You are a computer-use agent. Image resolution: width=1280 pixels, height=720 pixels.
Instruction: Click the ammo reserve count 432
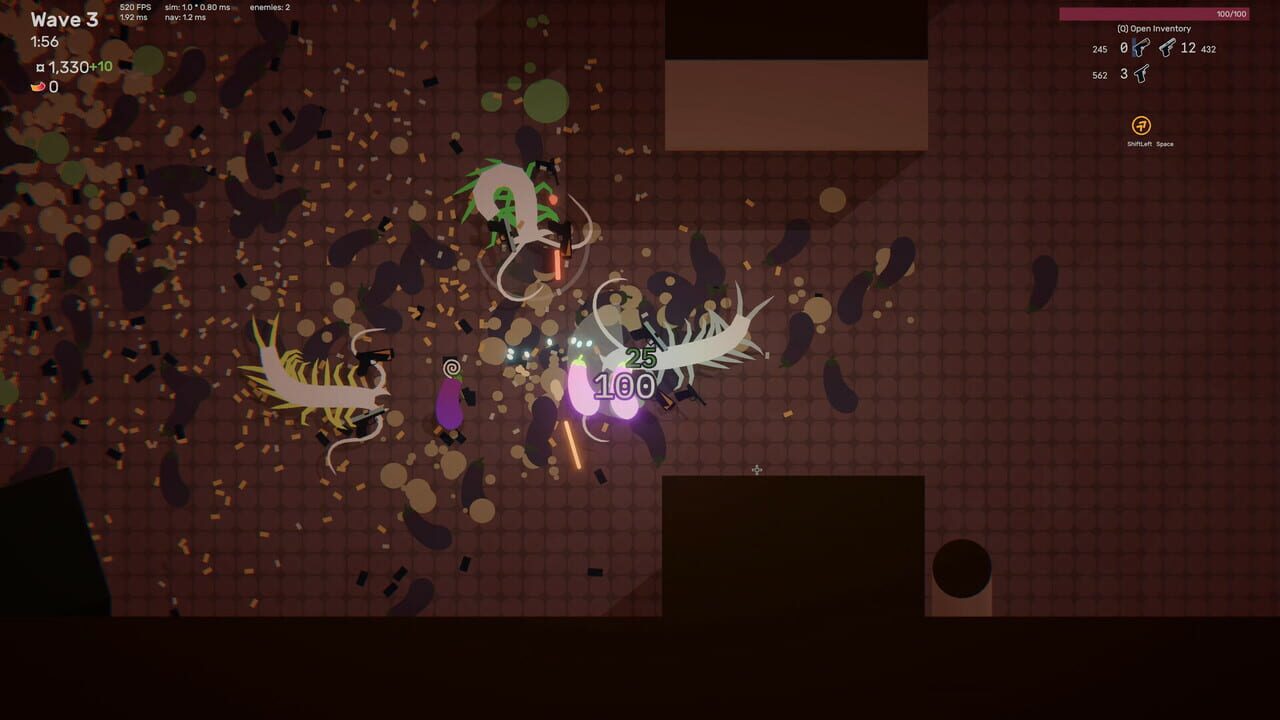(1208, 49)
